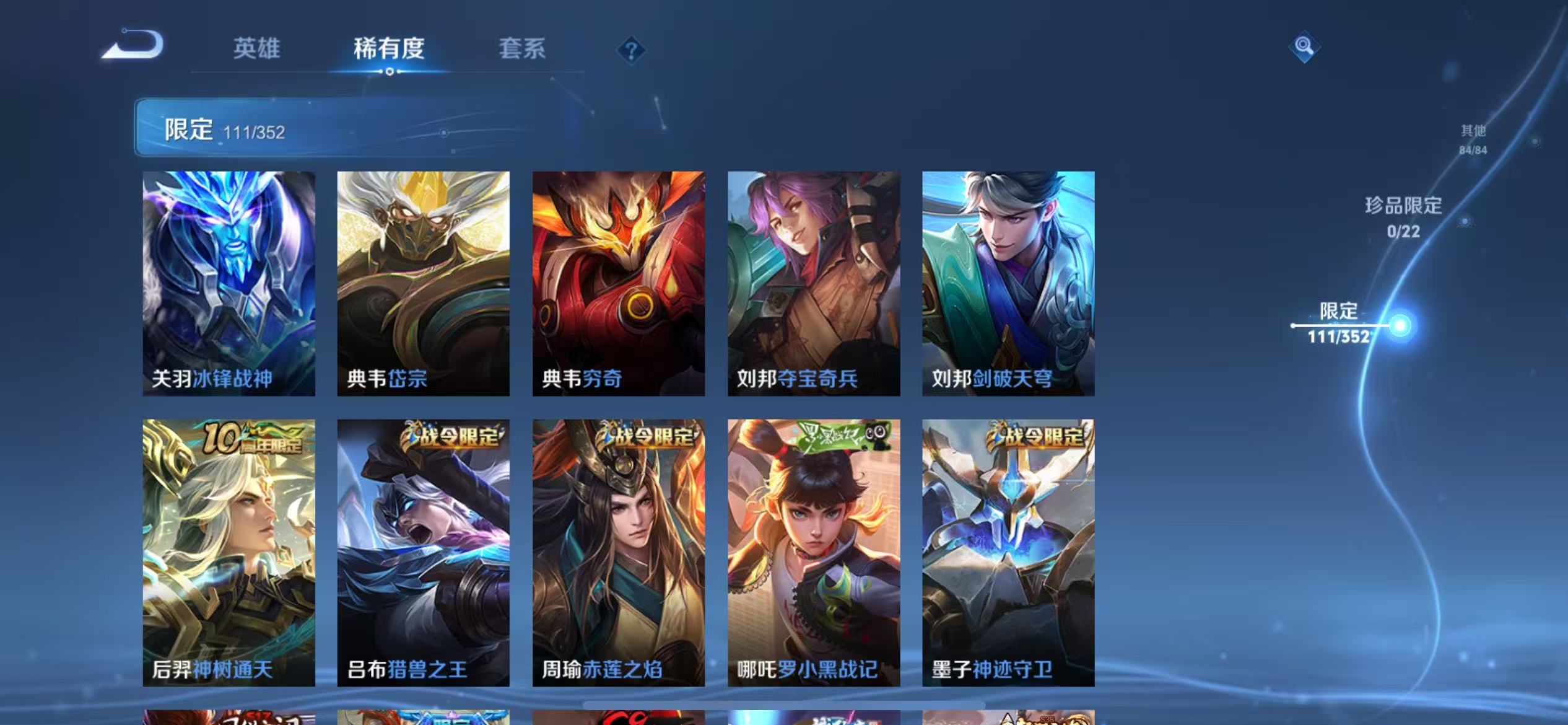The height and width of the screenshot is (725, 1568).
Task: Click the question mark help icon
Action: tap(630, 51)
